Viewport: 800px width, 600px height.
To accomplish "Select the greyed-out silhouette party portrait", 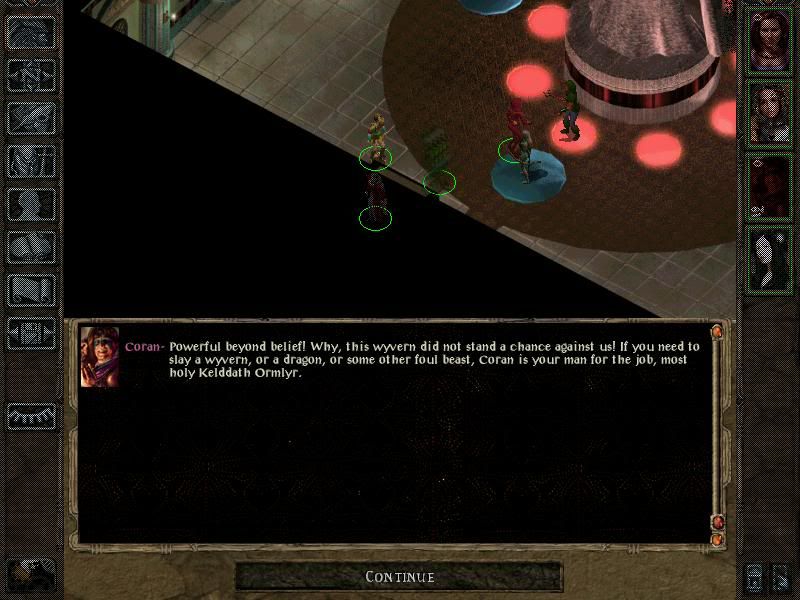I will 770,258.
